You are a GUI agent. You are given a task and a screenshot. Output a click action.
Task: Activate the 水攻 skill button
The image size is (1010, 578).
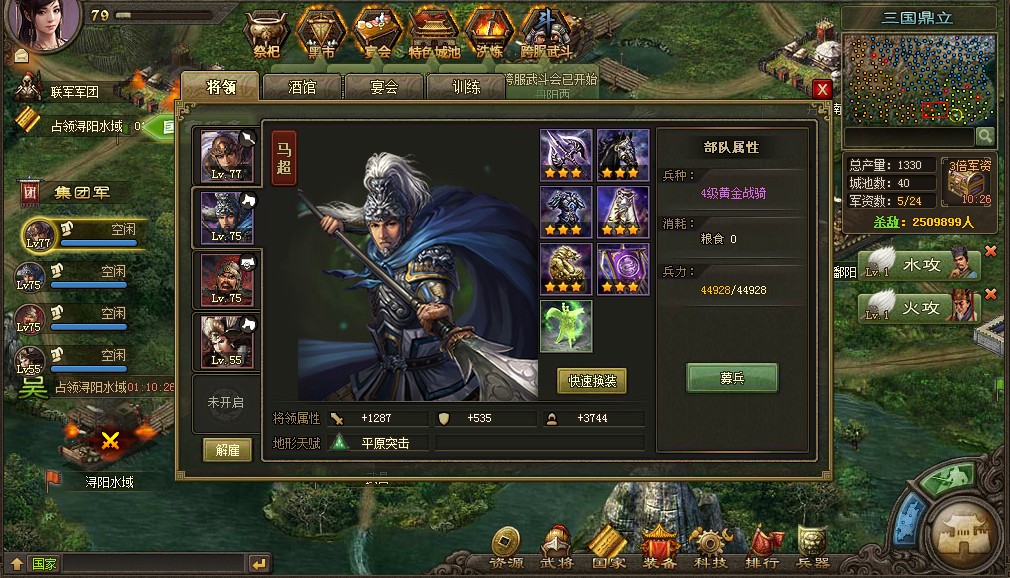pyautogui.click(x=918, y=266)
